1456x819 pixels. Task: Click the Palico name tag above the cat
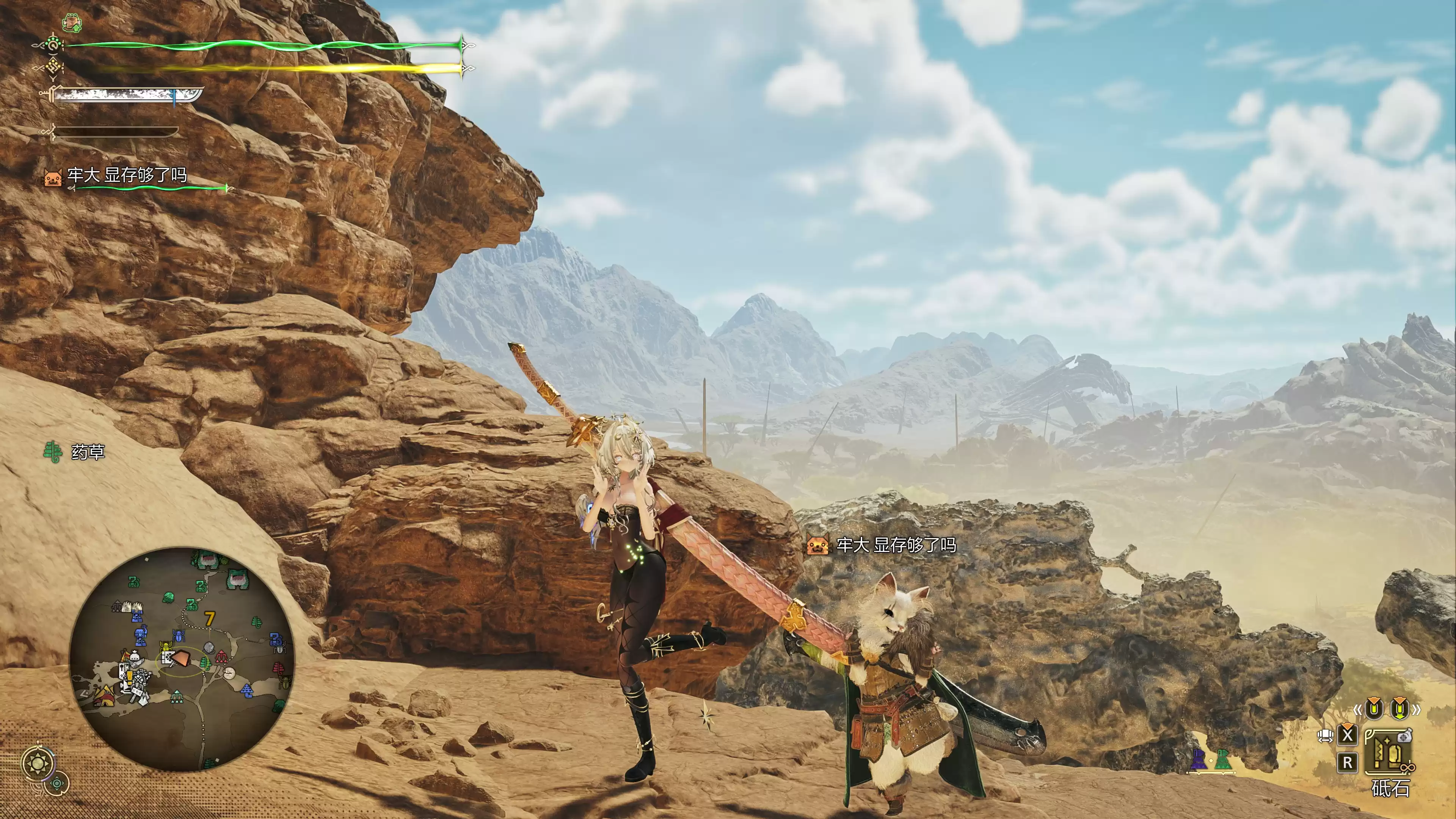pos(882,546)
